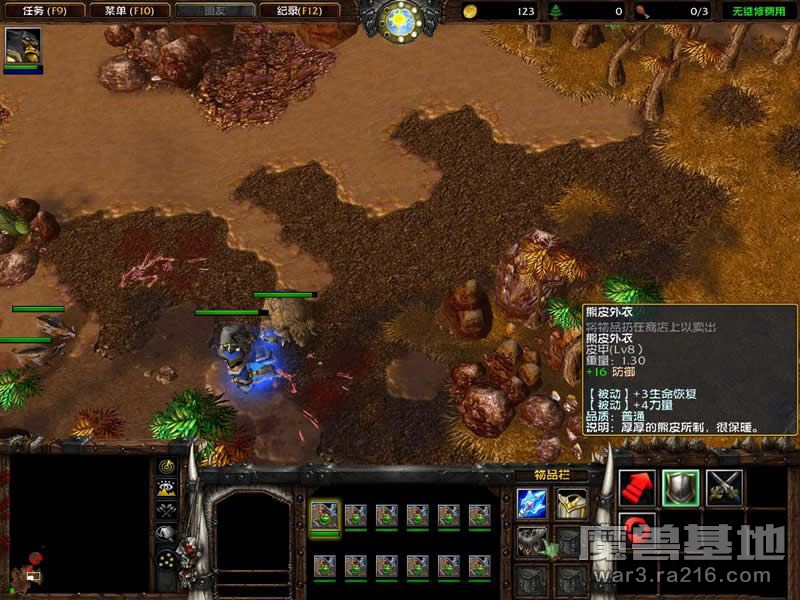Click the minimap signal ping button
Screen dimensions: 800x600
pos(166,467)
